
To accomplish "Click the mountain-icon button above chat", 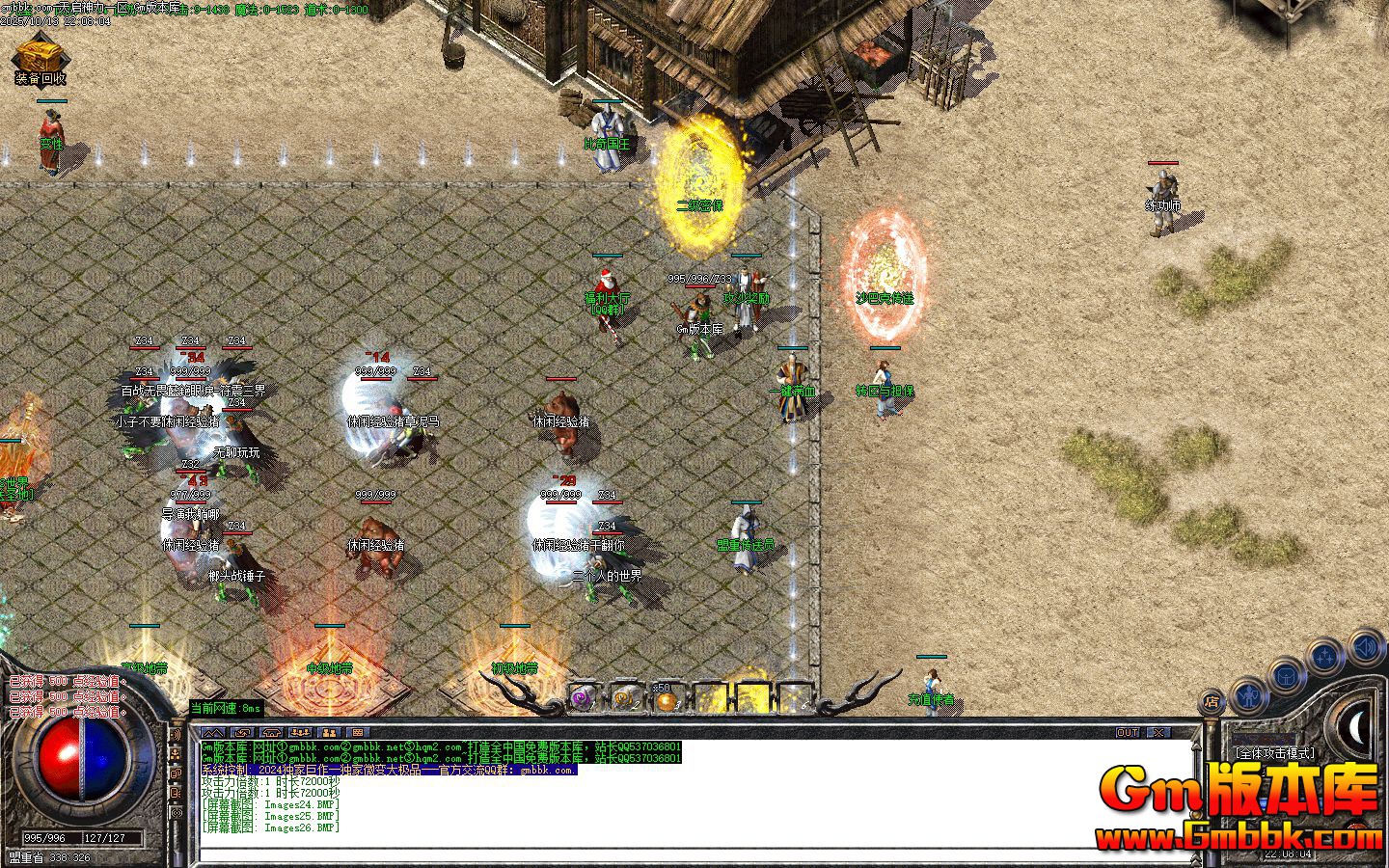I will coord(215,733).
